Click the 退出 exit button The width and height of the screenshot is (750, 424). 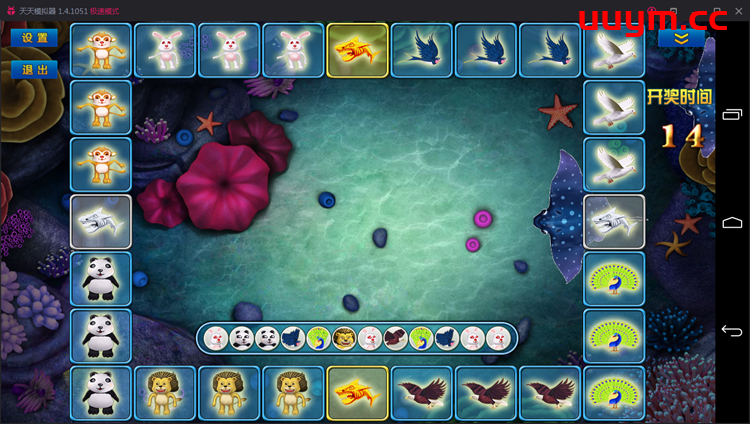pos(34,70)
